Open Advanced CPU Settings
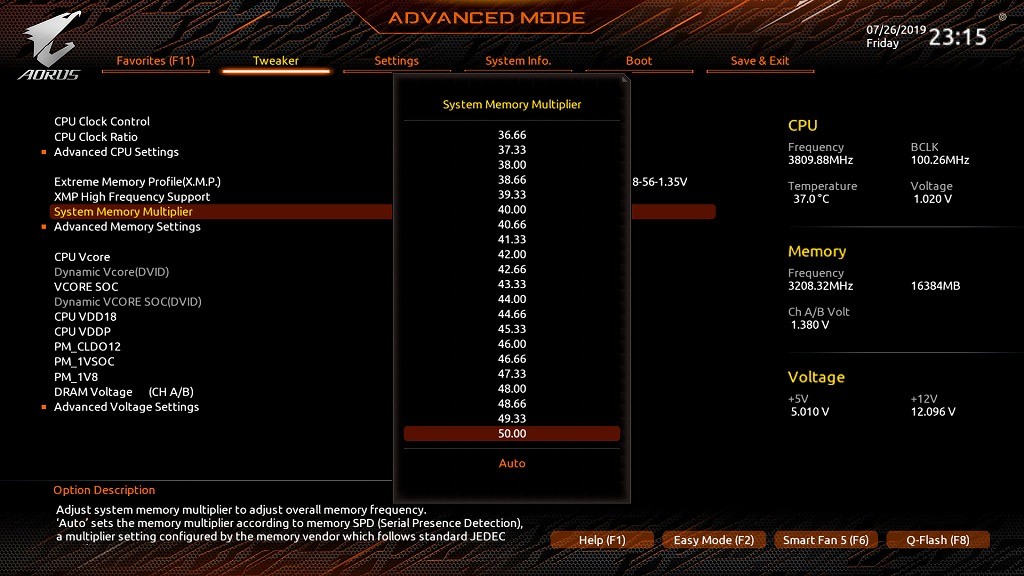The width and height of the screenshot is (1024, 576). pos(116,152)
